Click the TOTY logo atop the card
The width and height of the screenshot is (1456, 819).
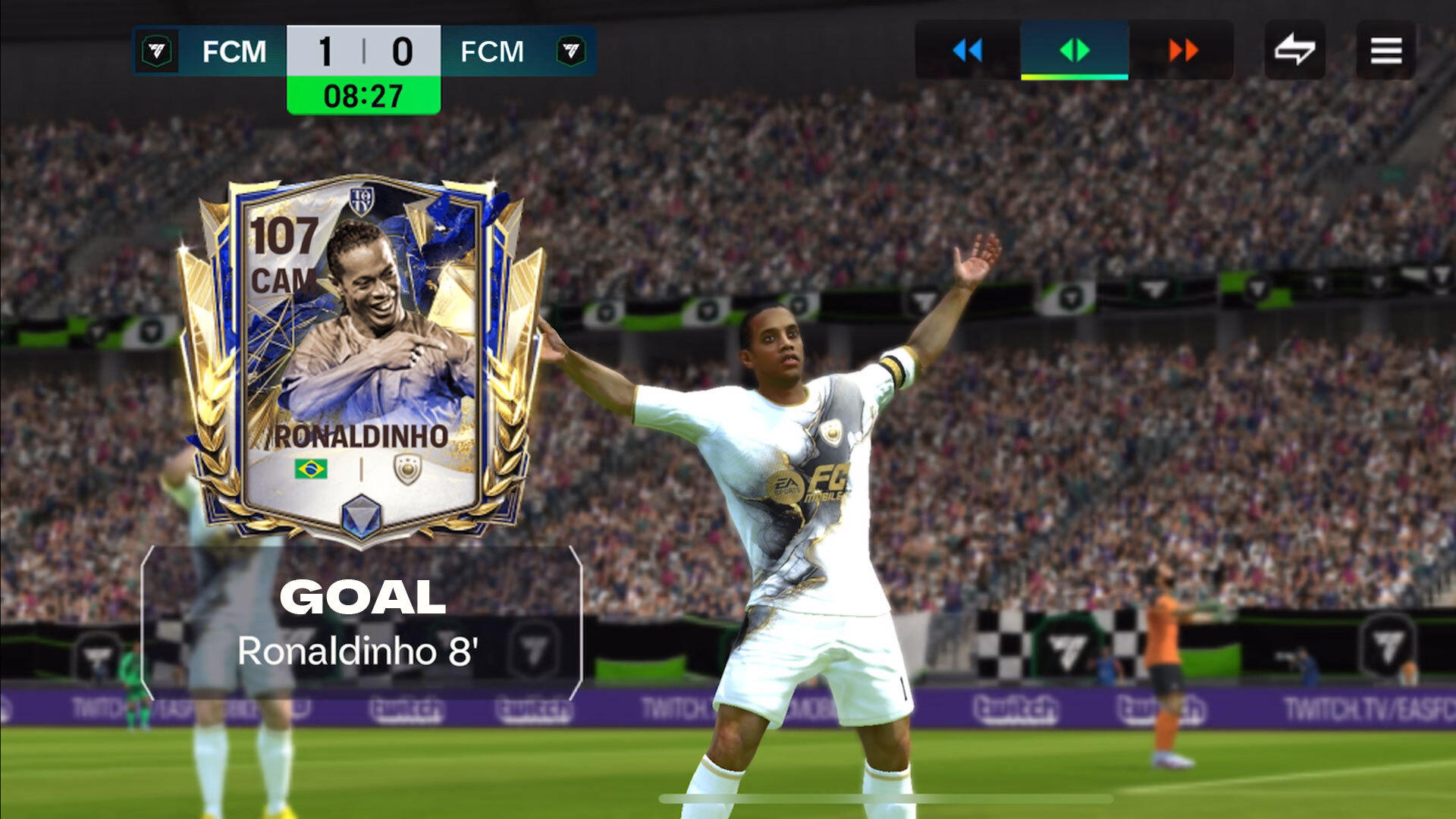(x=362, y=200)
